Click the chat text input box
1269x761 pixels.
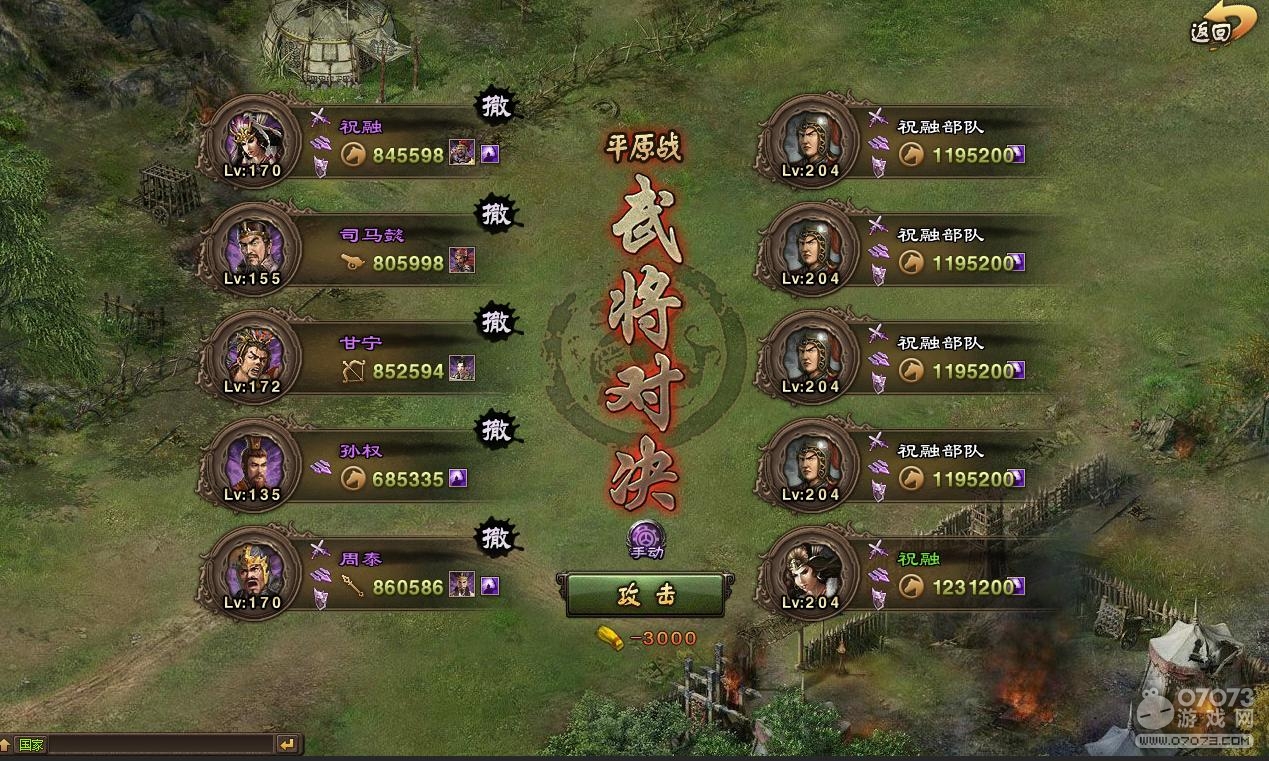(160, 745)
